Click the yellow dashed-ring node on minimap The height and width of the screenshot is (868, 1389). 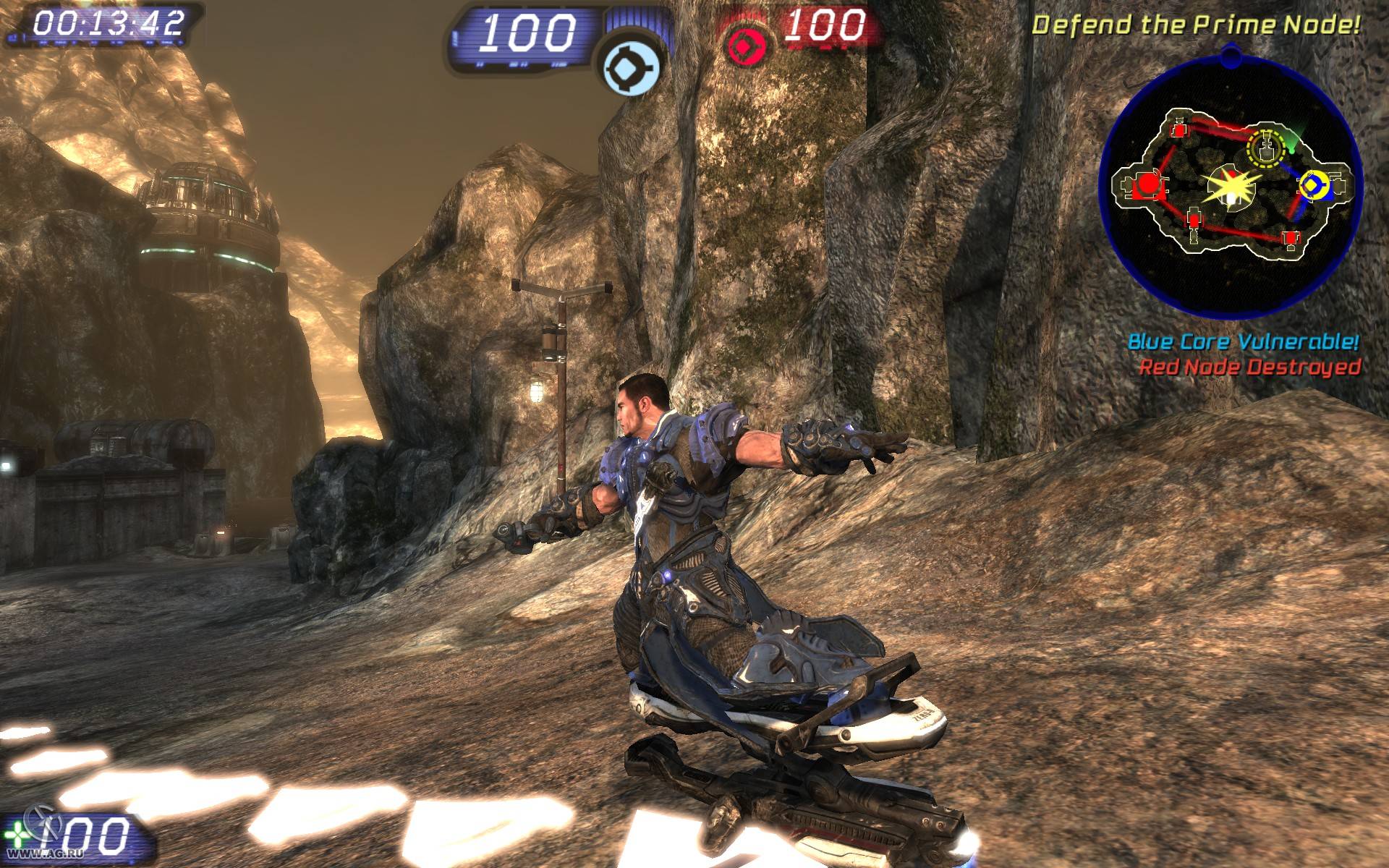tap(1266, 147)
